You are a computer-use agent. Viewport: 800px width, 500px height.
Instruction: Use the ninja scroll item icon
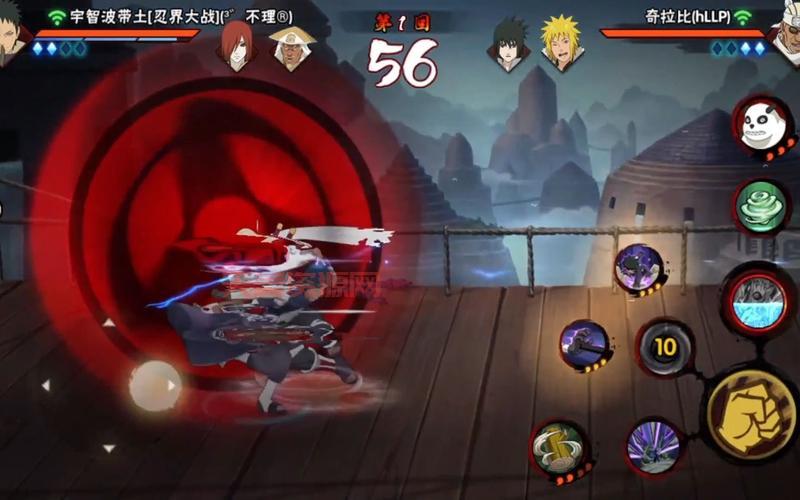point(558,447)
